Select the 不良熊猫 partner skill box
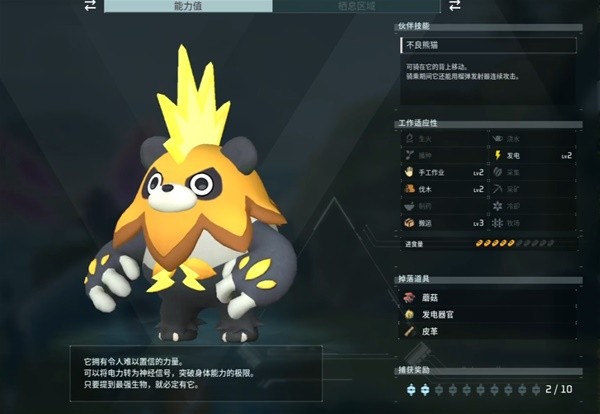The width and height of the screenshot is (600, 414). 487,45
